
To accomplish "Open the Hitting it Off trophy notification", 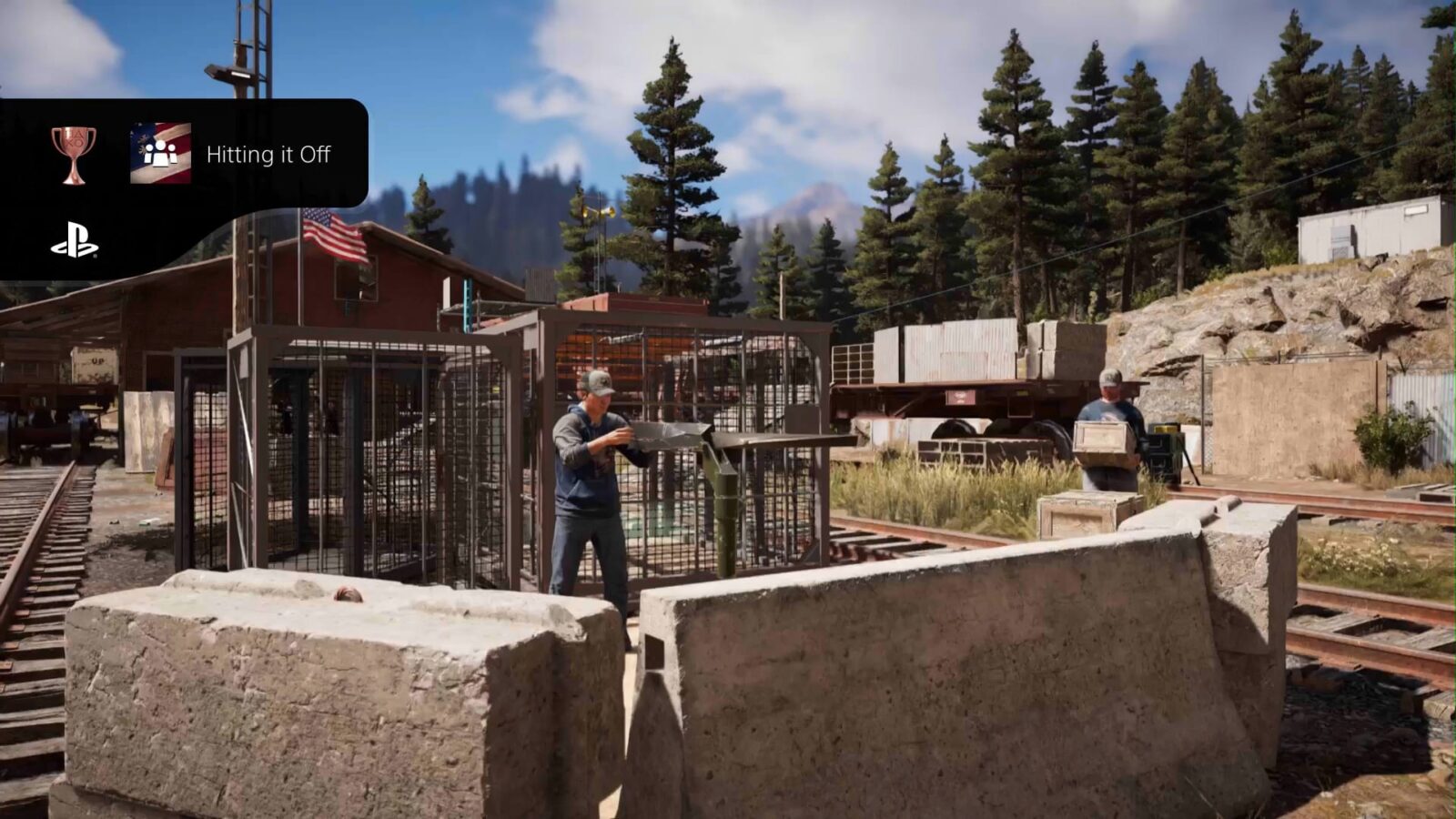I will (268, 155).
